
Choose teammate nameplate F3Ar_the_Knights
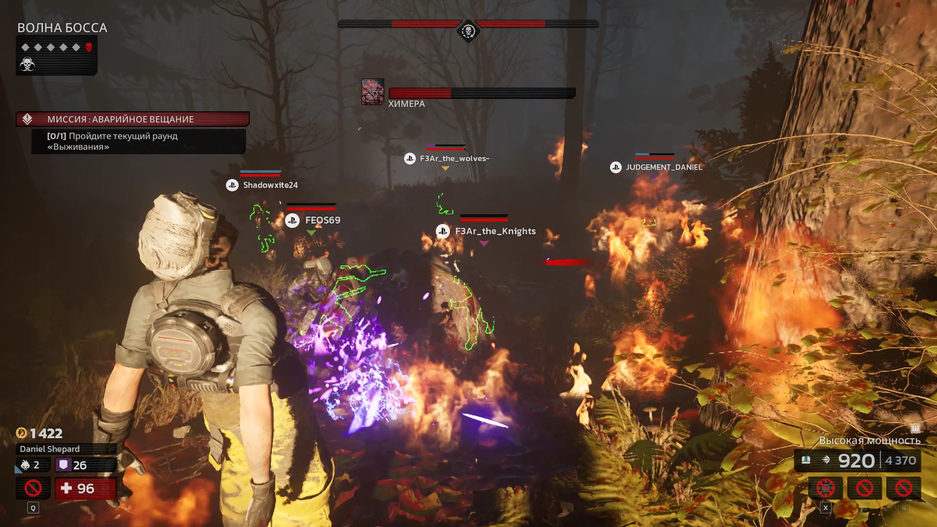pyautogui.click(x=486, y=231)
